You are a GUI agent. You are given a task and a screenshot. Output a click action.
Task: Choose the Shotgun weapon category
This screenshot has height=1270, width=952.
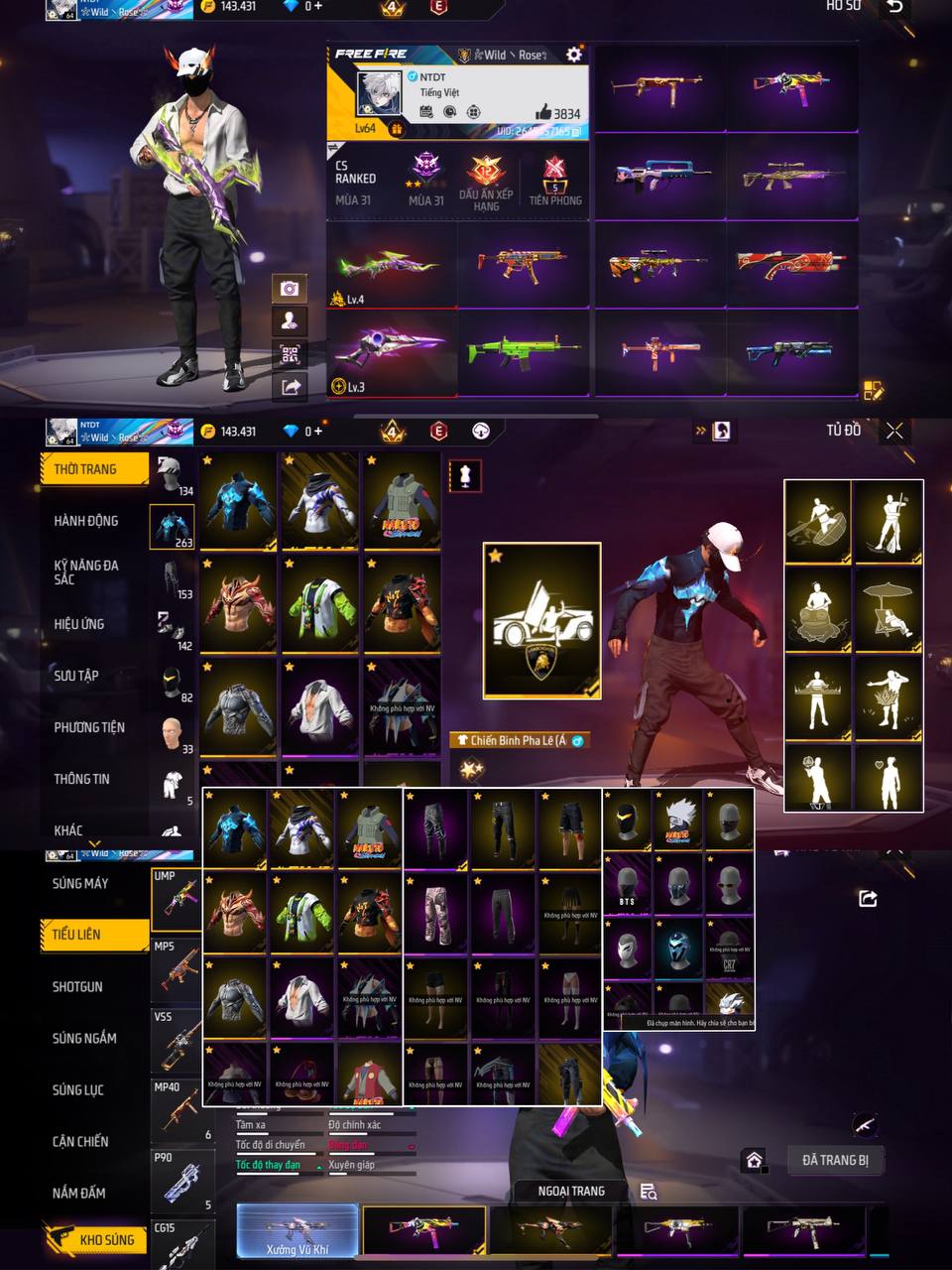pyautogui.click(x=77, y=987)
